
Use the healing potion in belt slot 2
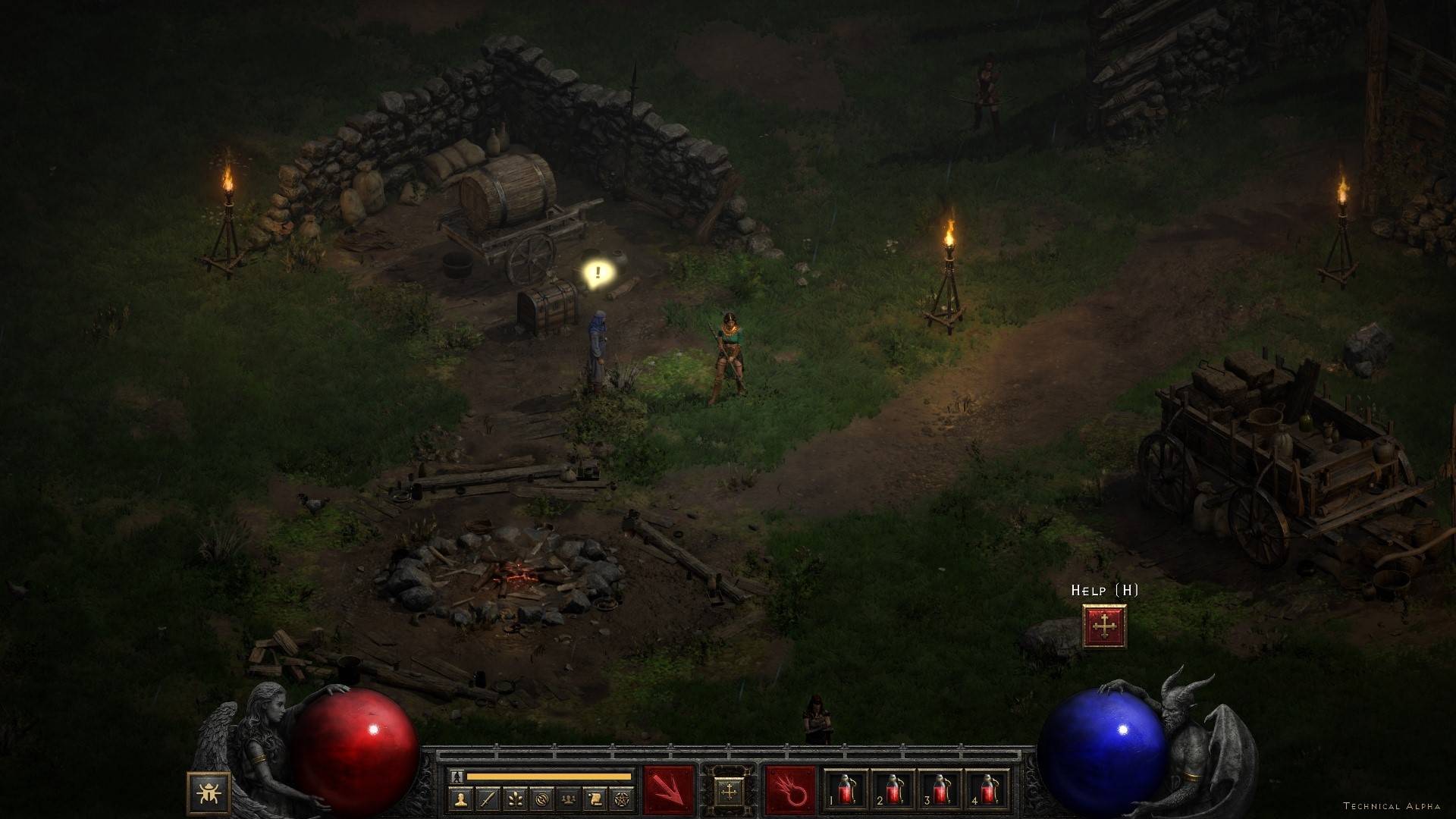(x=893, y=792)
